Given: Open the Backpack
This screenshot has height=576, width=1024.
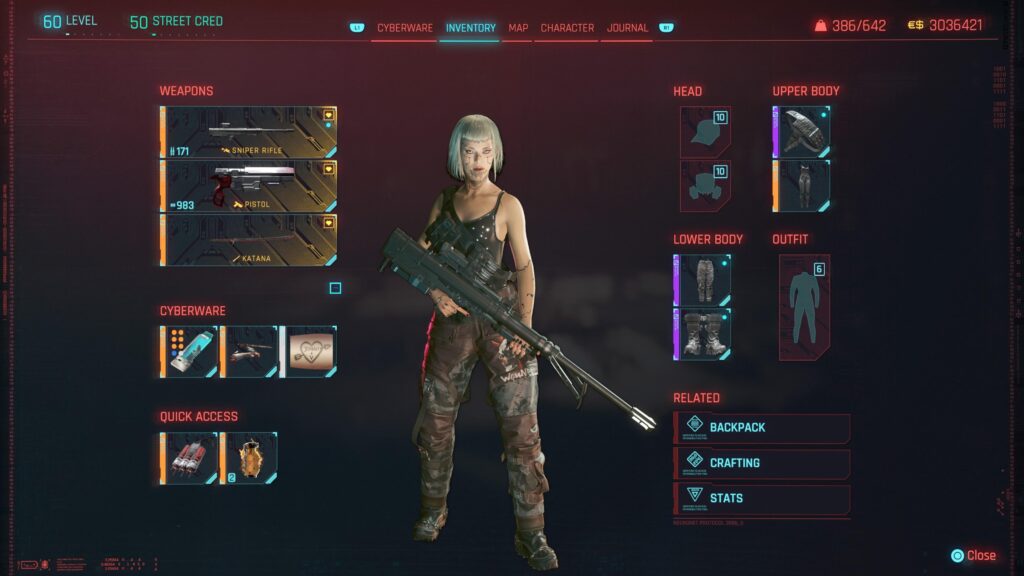Looking at the screenshot, I should click(x=763, y=428).
